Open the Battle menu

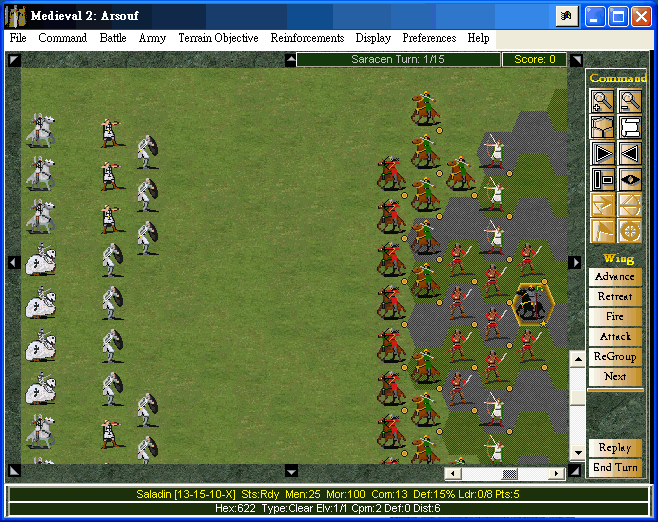(x=113, y=38)
